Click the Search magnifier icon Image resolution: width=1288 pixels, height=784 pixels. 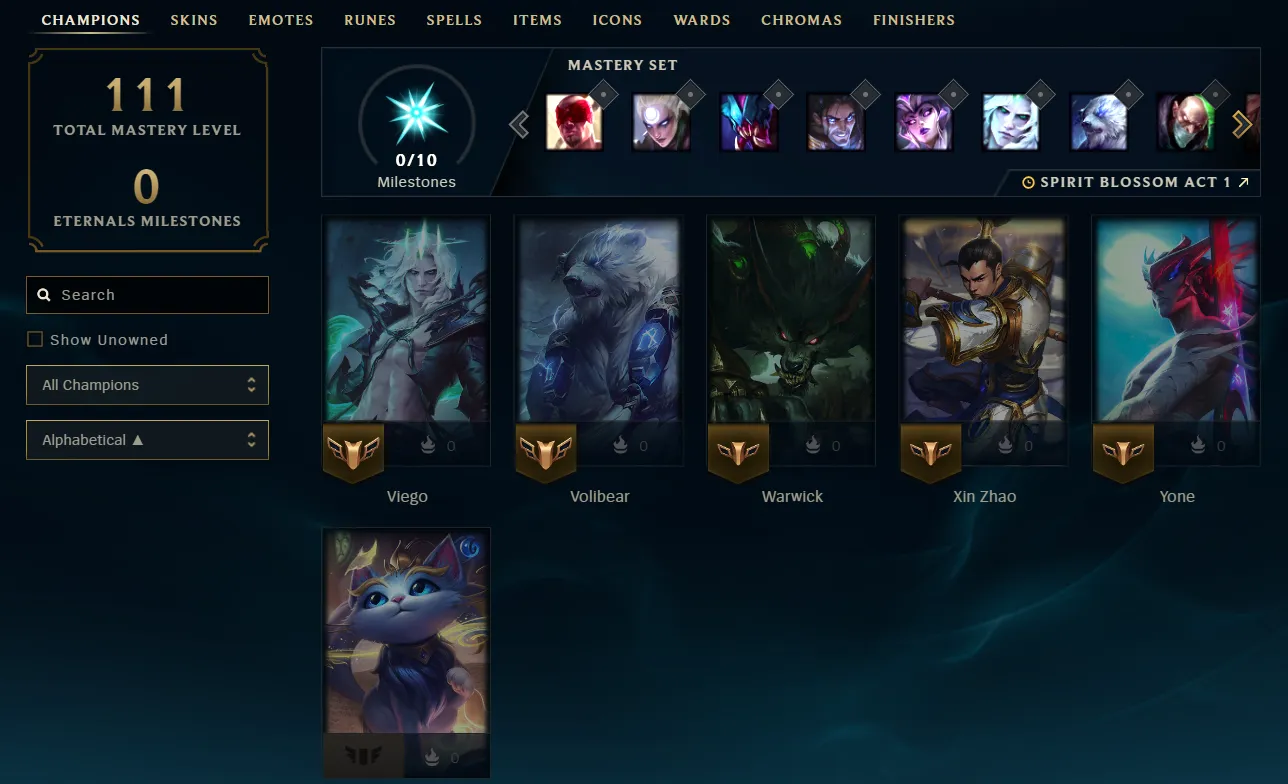point(44,294)
